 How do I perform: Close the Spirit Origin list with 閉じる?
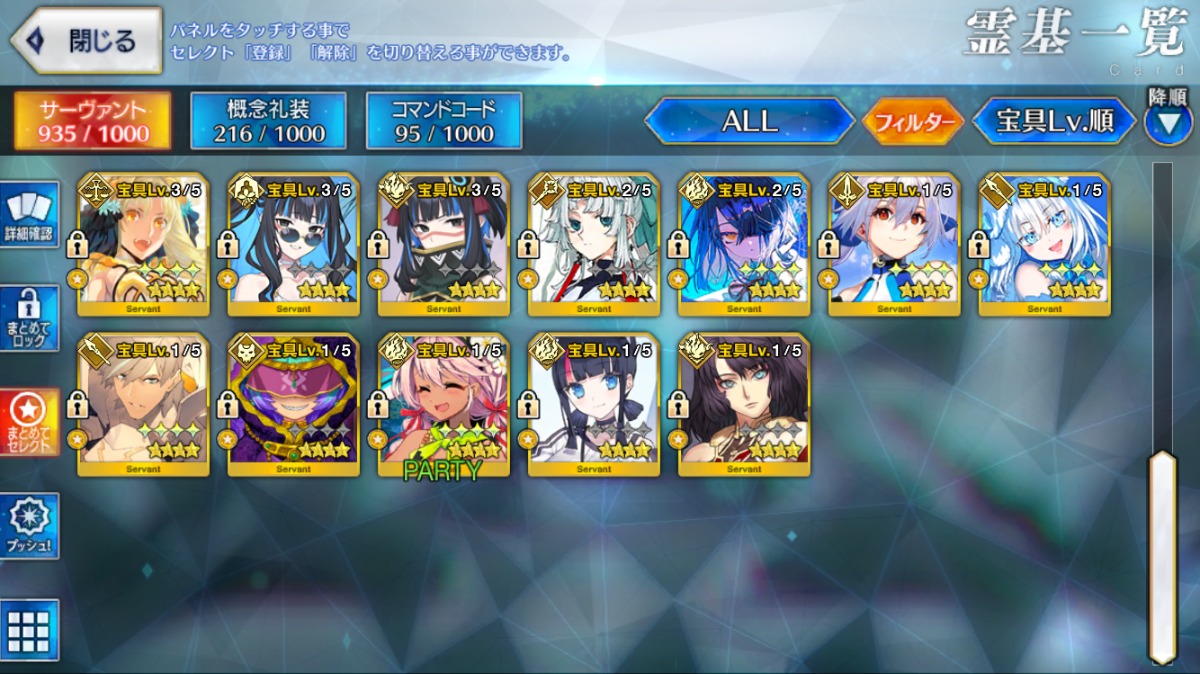point(86,41)
